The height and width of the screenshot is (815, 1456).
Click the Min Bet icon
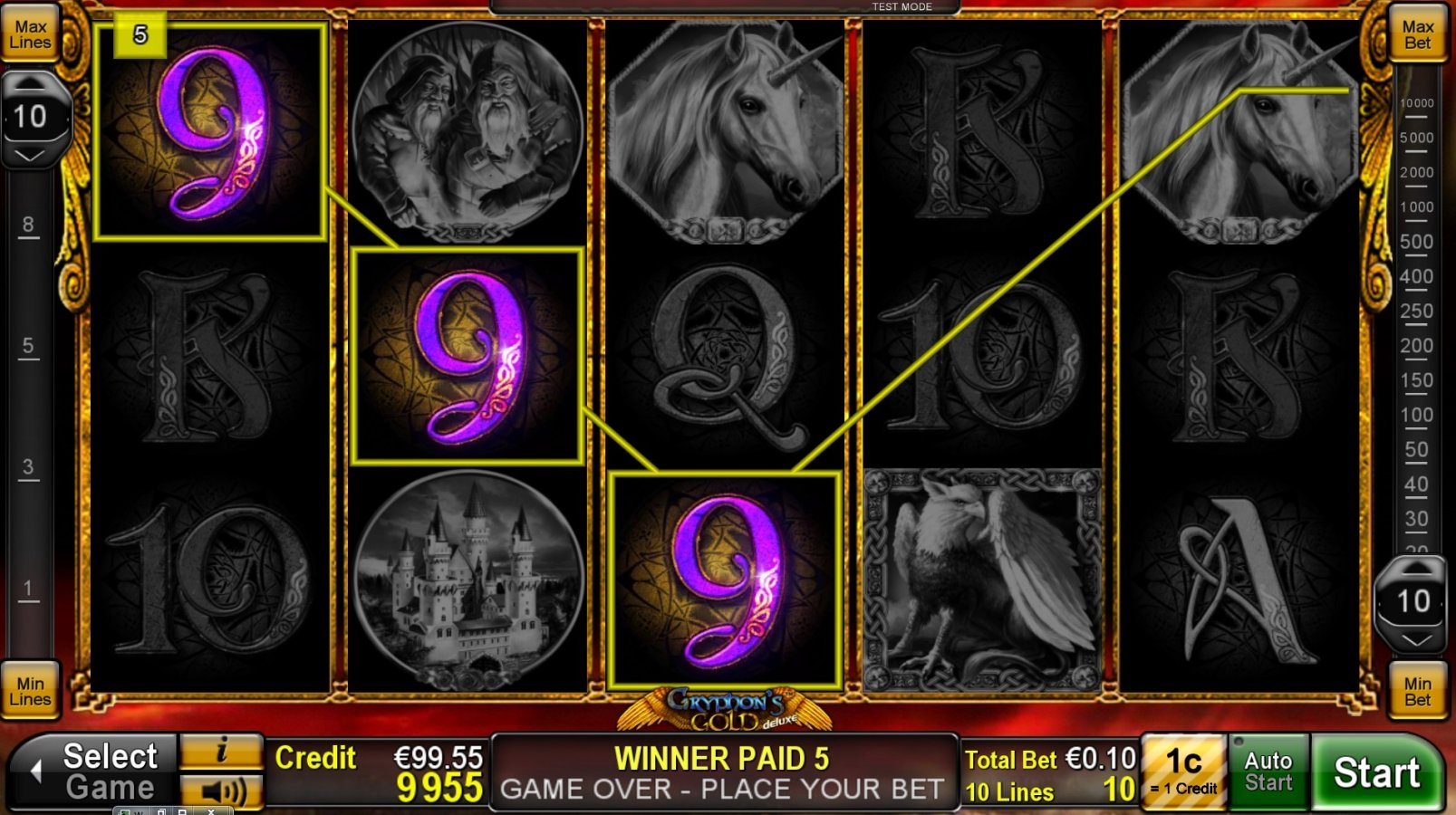1417,689
